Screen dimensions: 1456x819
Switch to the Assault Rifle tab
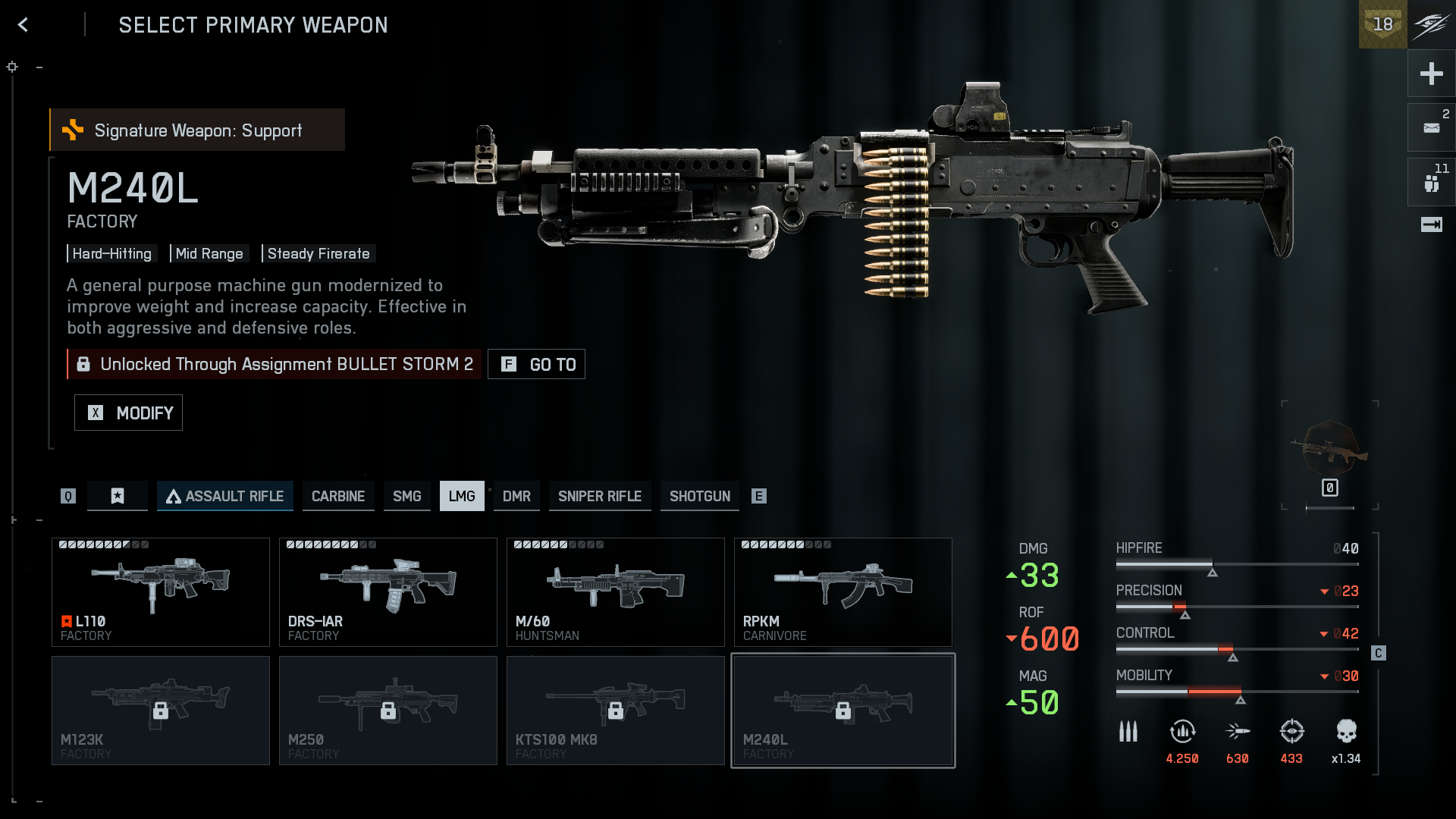(x=225, y=496)
